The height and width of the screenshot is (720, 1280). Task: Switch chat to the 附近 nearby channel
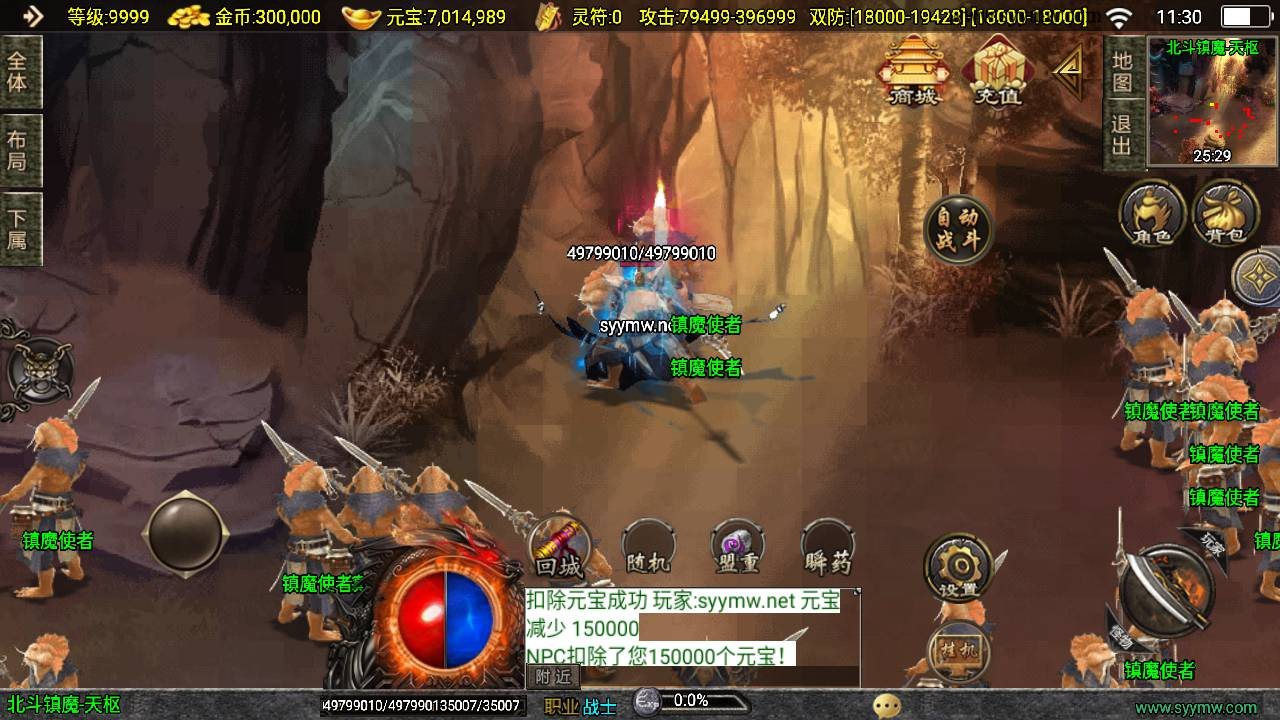click(x=552, y=676)
